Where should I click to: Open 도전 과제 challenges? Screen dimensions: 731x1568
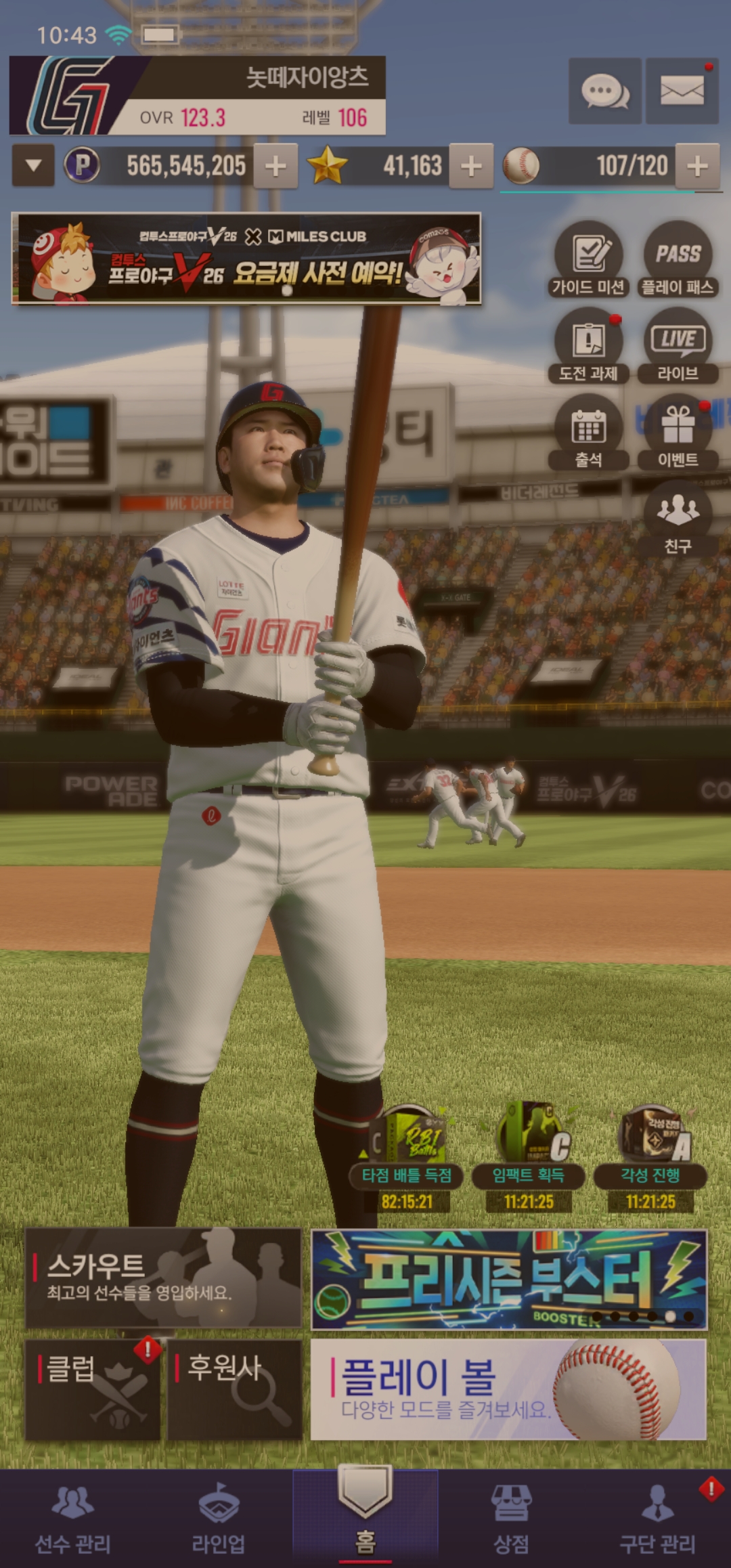(588, 346)
